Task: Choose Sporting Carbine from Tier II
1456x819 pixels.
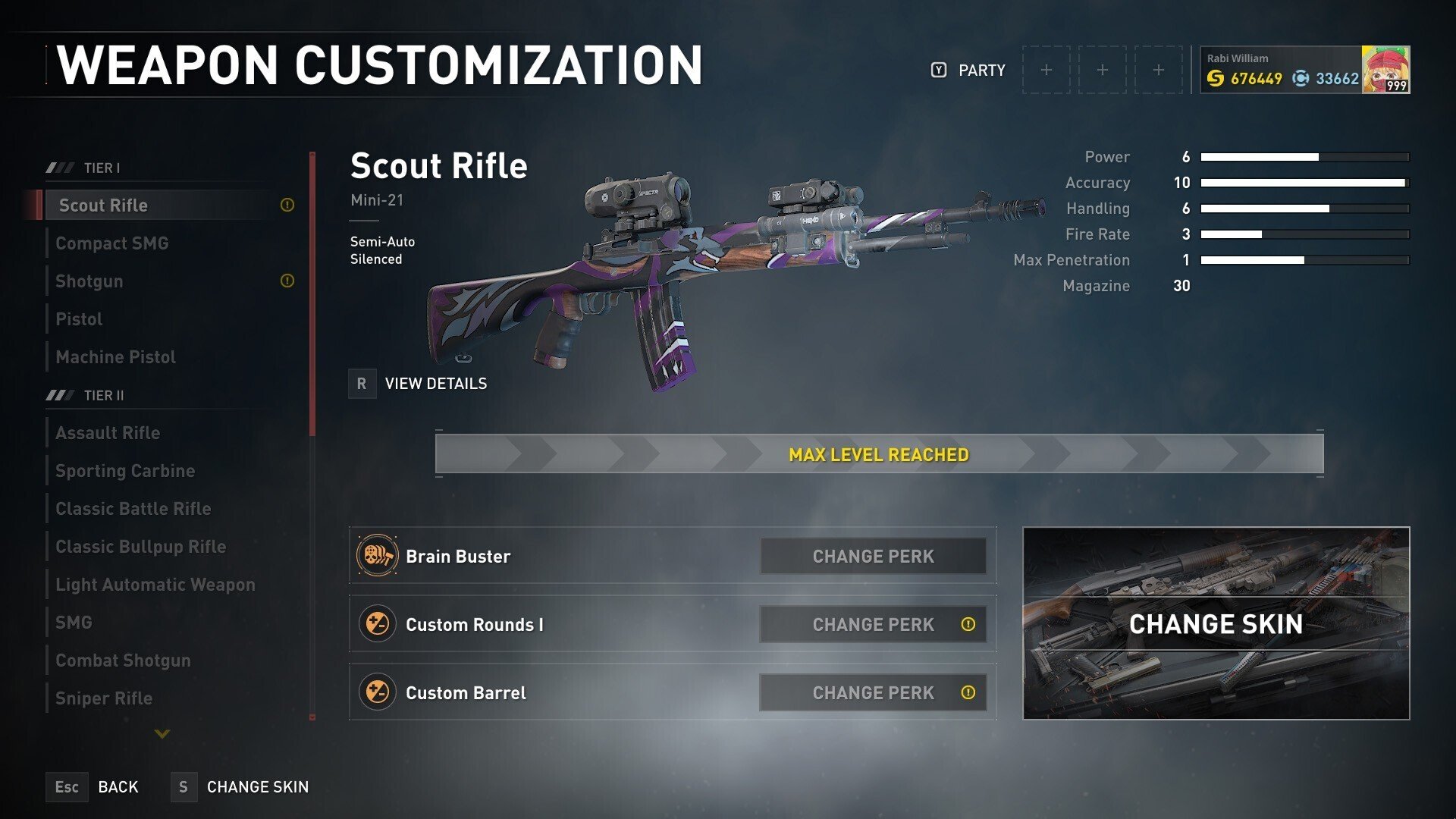Action: click(x=125, y=471)
